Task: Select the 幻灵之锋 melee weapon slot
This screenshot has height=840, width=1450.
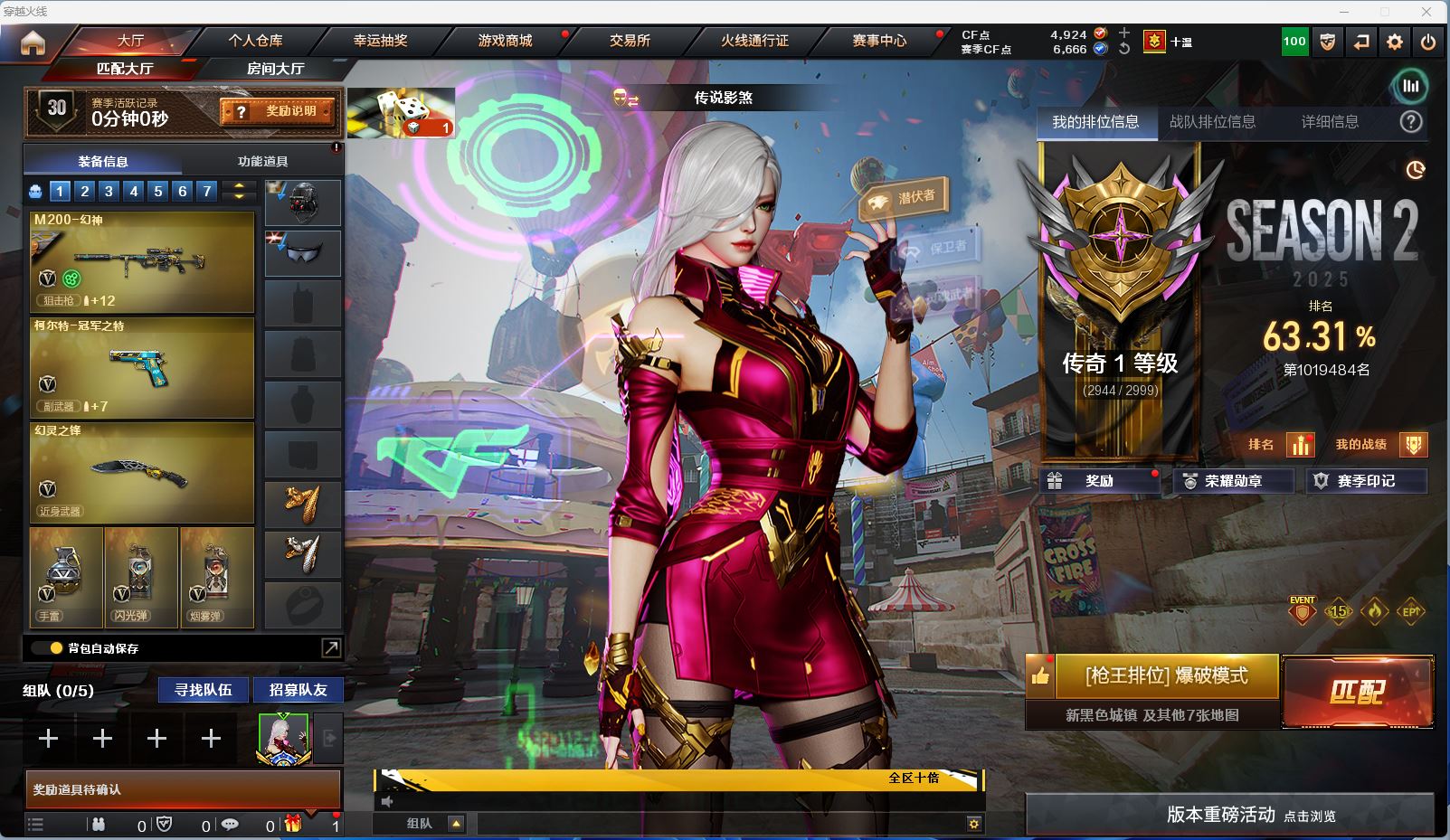Action: click(x=142, y=472)
